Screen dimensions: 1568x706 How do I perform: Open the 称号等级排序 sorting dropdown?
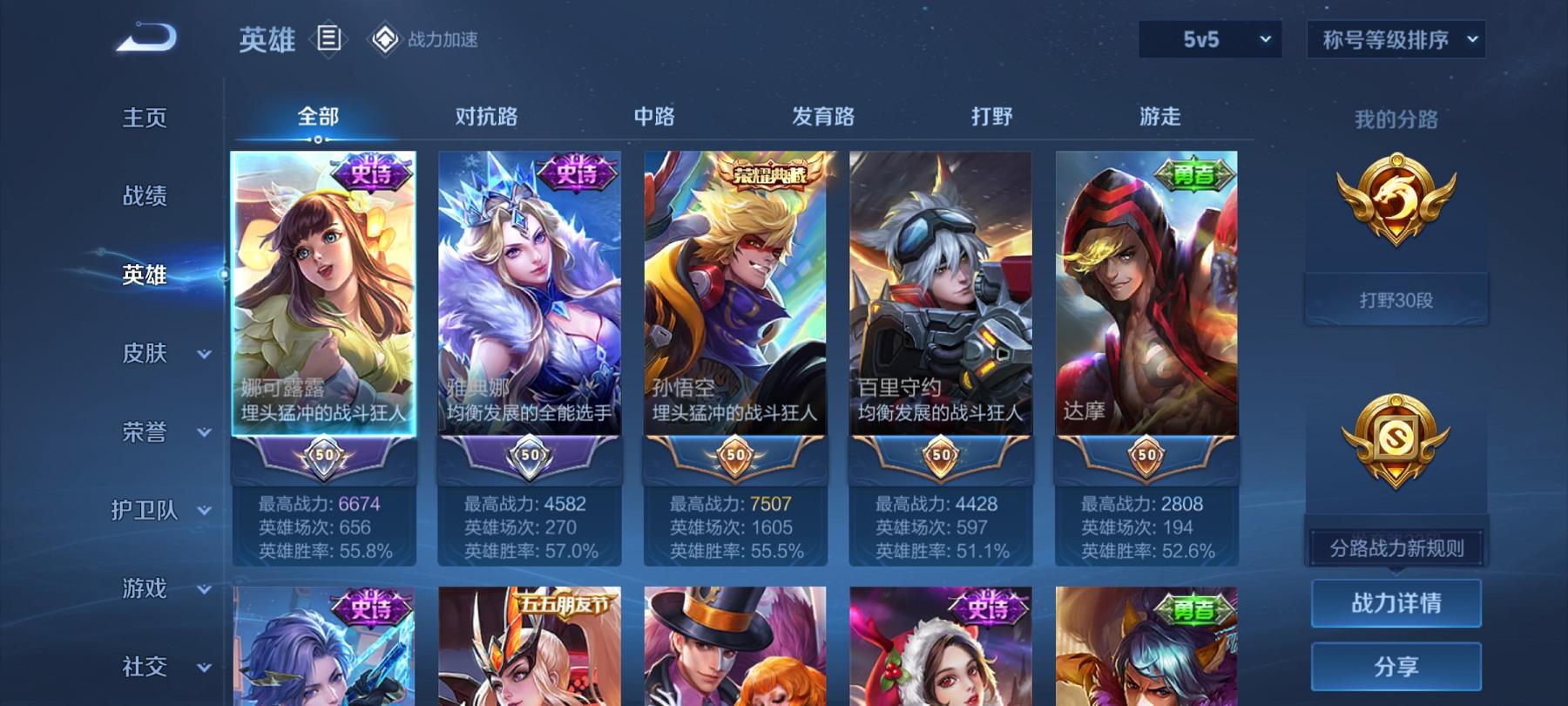pyautogui.click(x=1395, y=39)
